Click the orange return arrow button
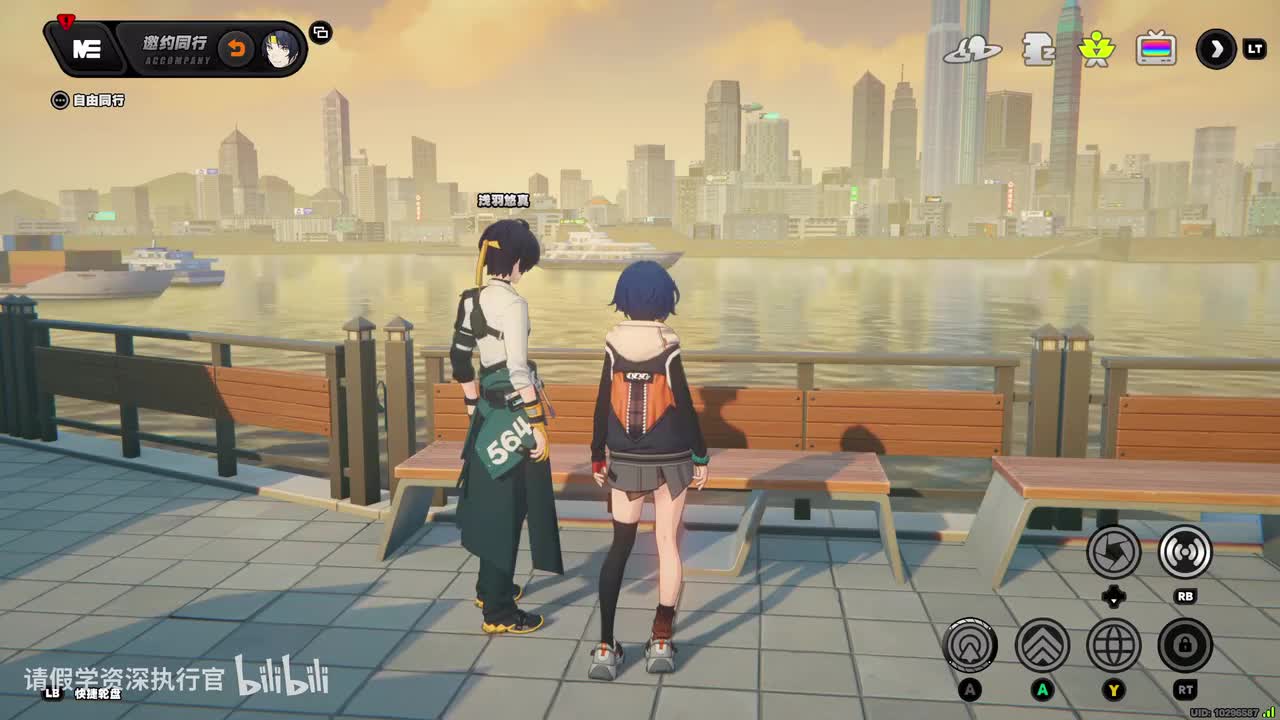 tap(236, 49)
